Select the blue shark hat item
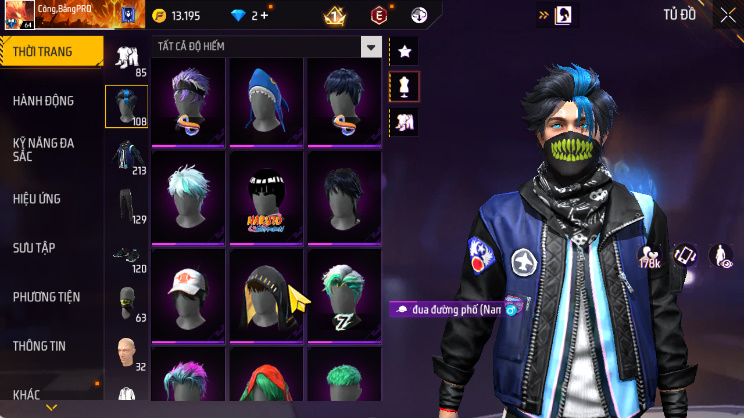The image size is (744, 418). coord(267,98)
